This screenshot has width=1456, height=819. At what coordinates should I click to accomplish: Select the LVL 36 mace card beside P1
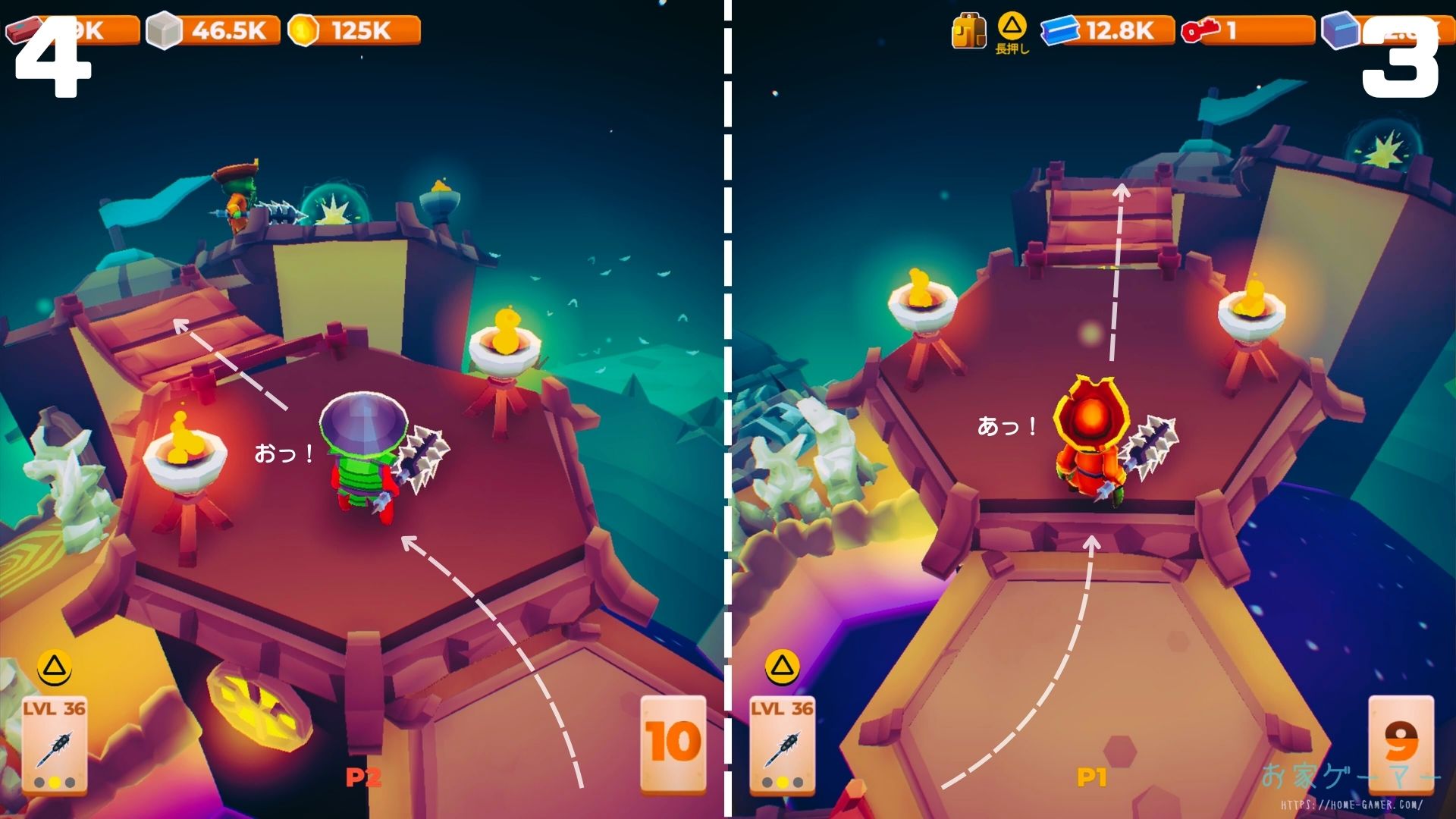[x=782, y=745]
